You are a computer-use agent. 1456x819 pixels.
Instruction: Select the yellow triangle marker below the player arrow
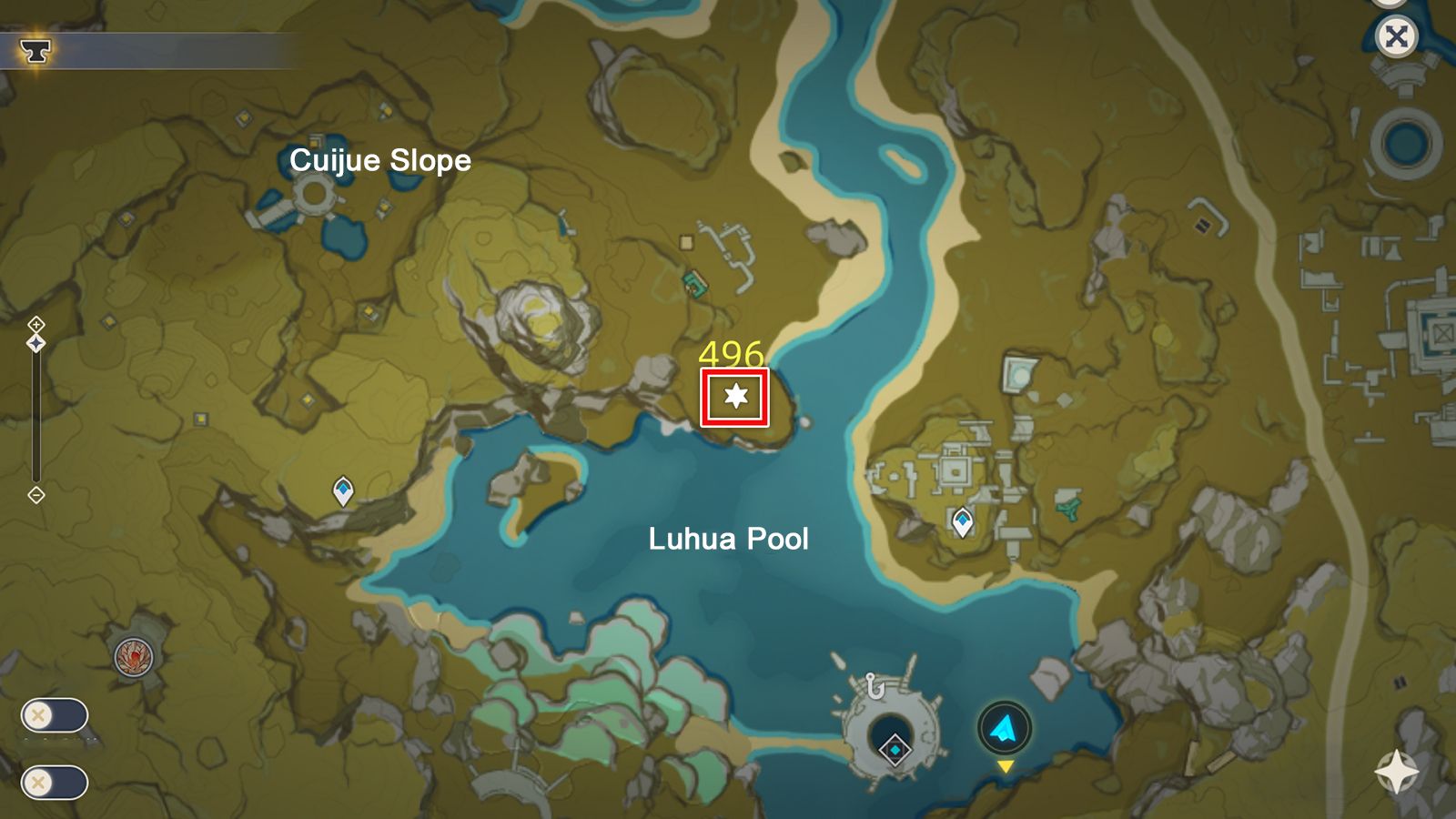(1005, 767)
